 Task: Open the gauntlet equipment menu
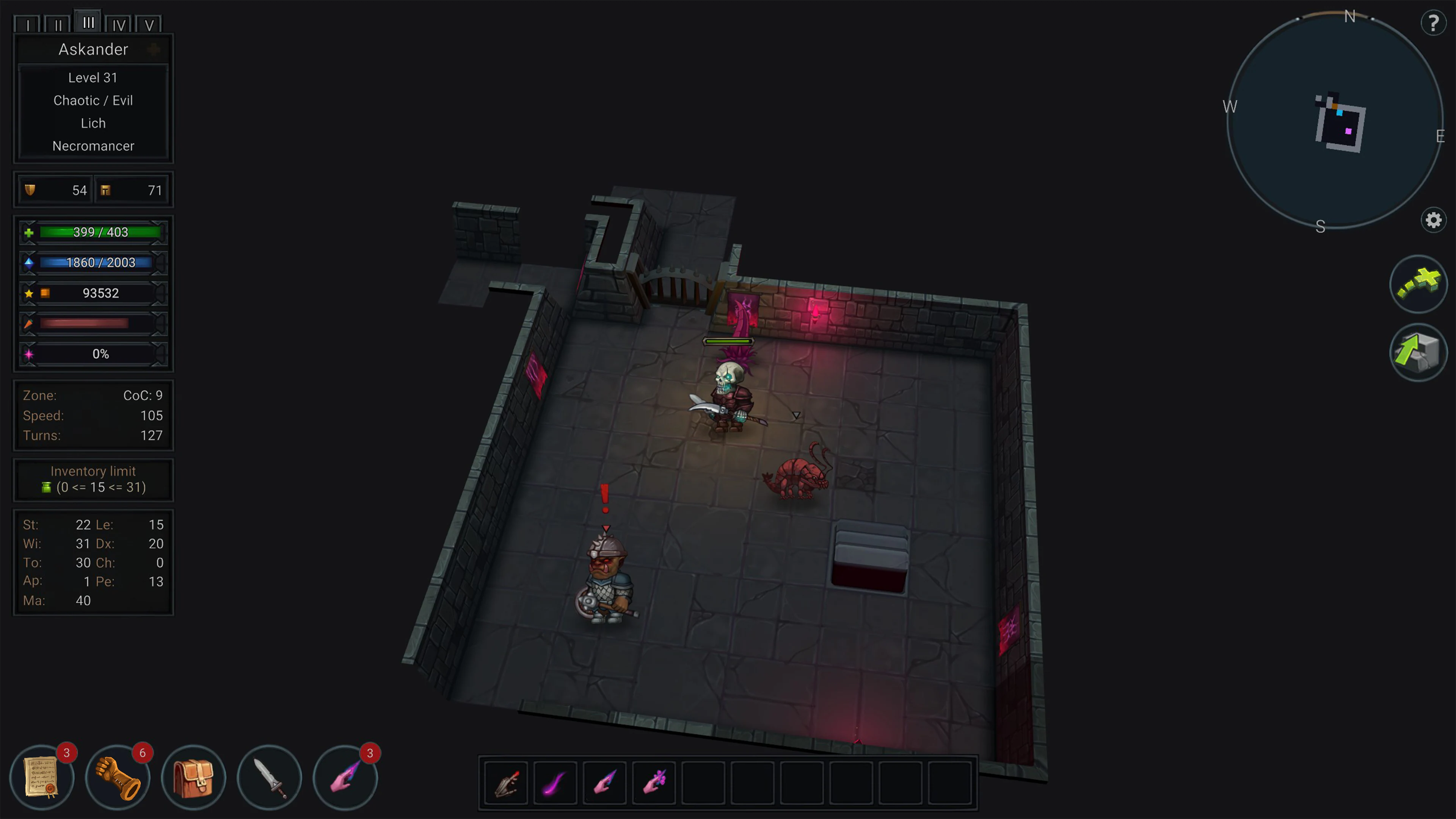[118, 777]
